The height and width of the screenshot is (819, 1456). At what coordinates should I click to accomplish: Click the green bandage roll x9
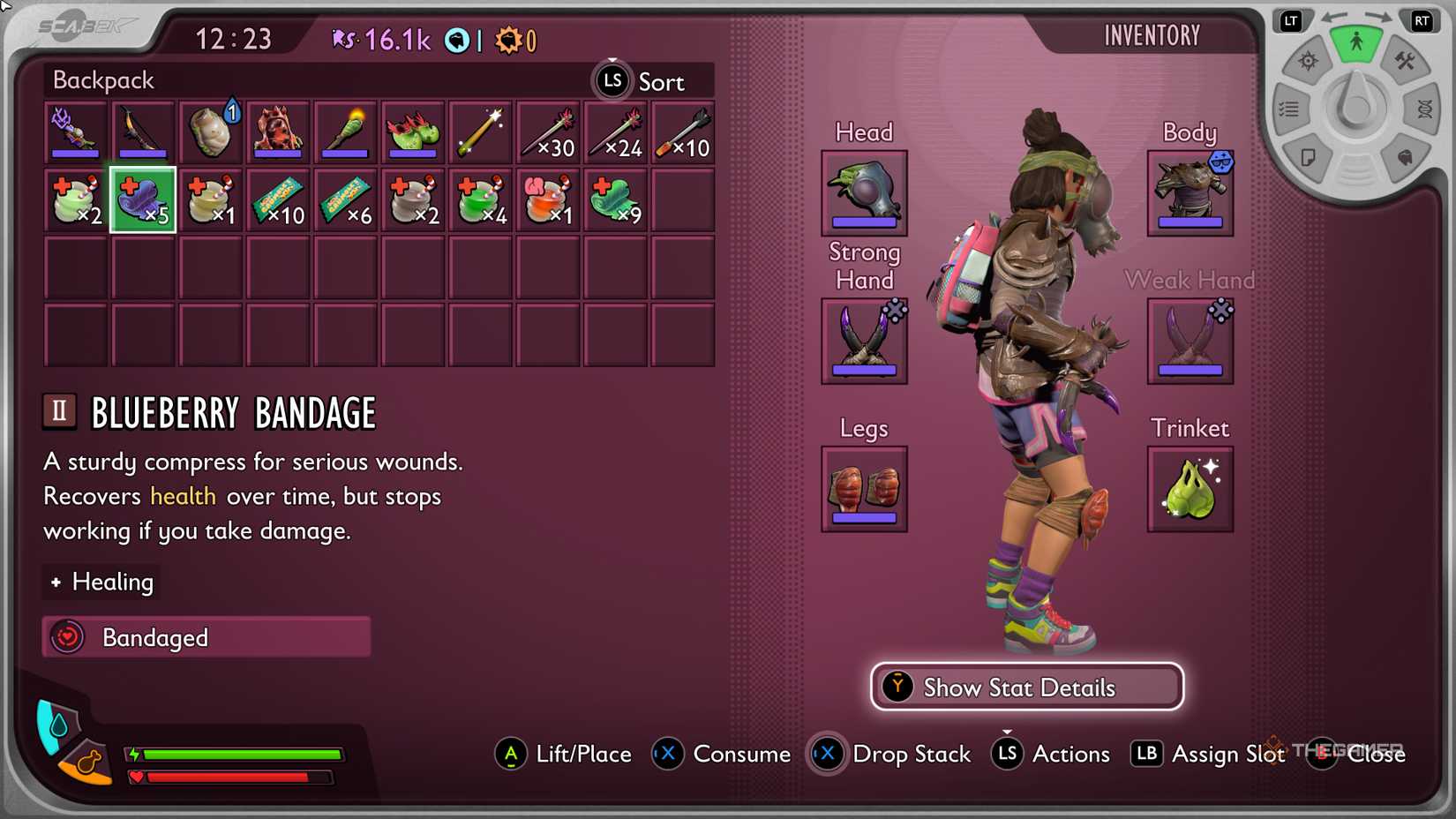[615, 199]
